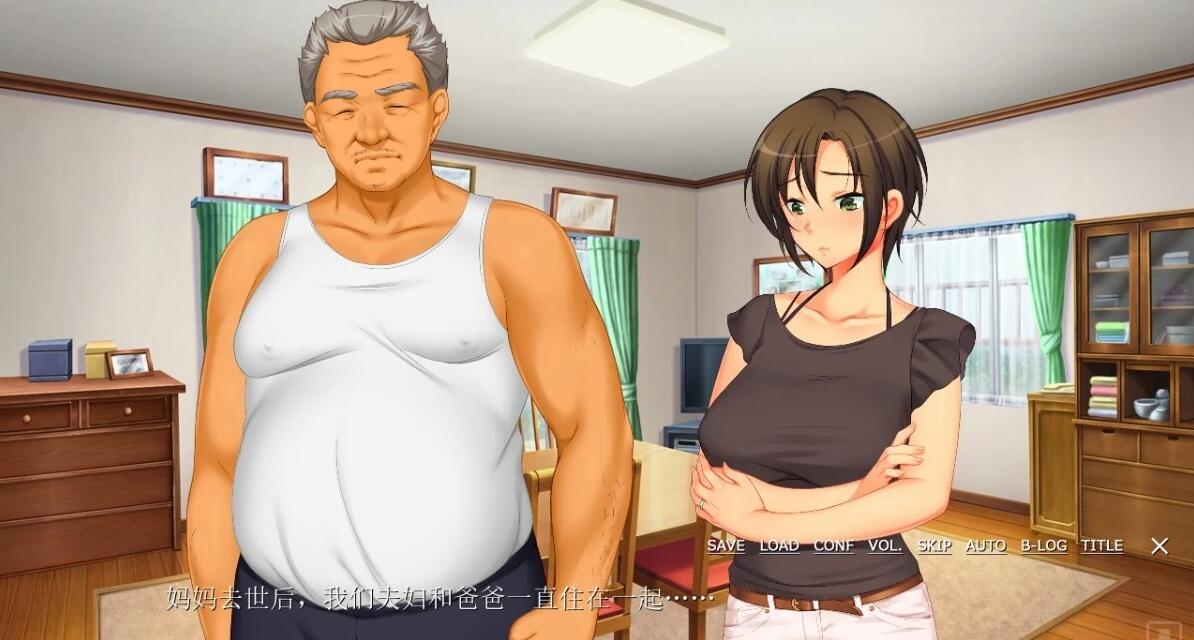
Task: Open the LOAD menu
Action: pyautogui.click(x=779, y=546)
